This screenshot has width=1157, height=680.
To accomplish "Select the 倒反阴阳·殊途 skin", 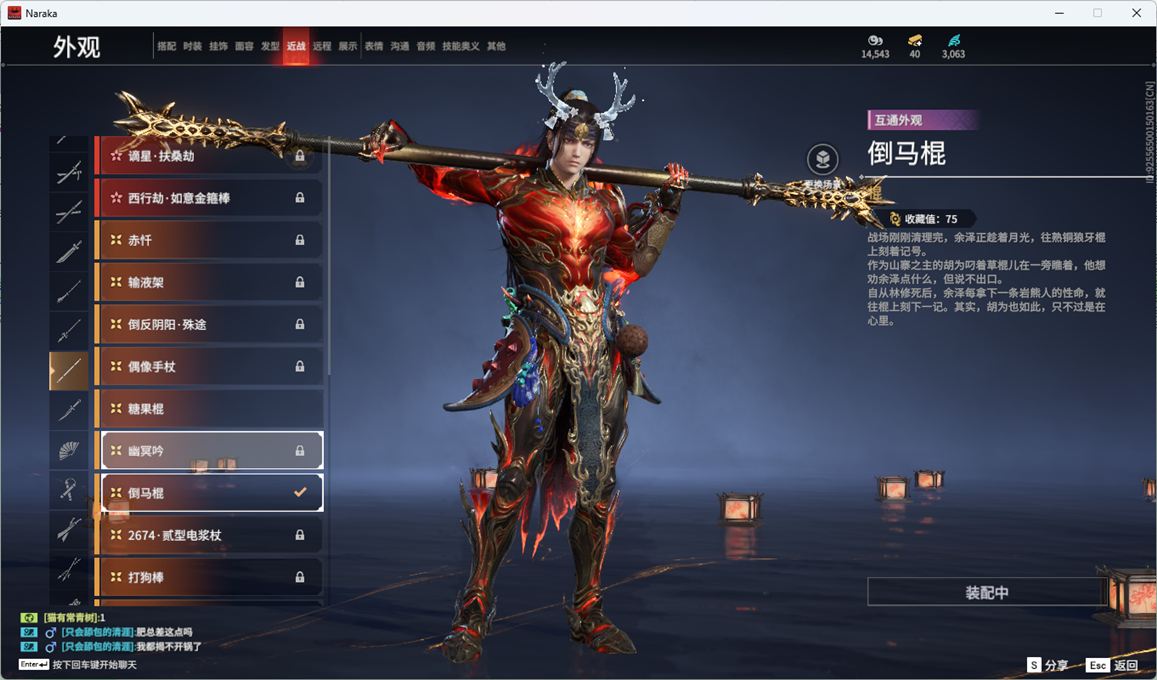I will tap(209, 325).
